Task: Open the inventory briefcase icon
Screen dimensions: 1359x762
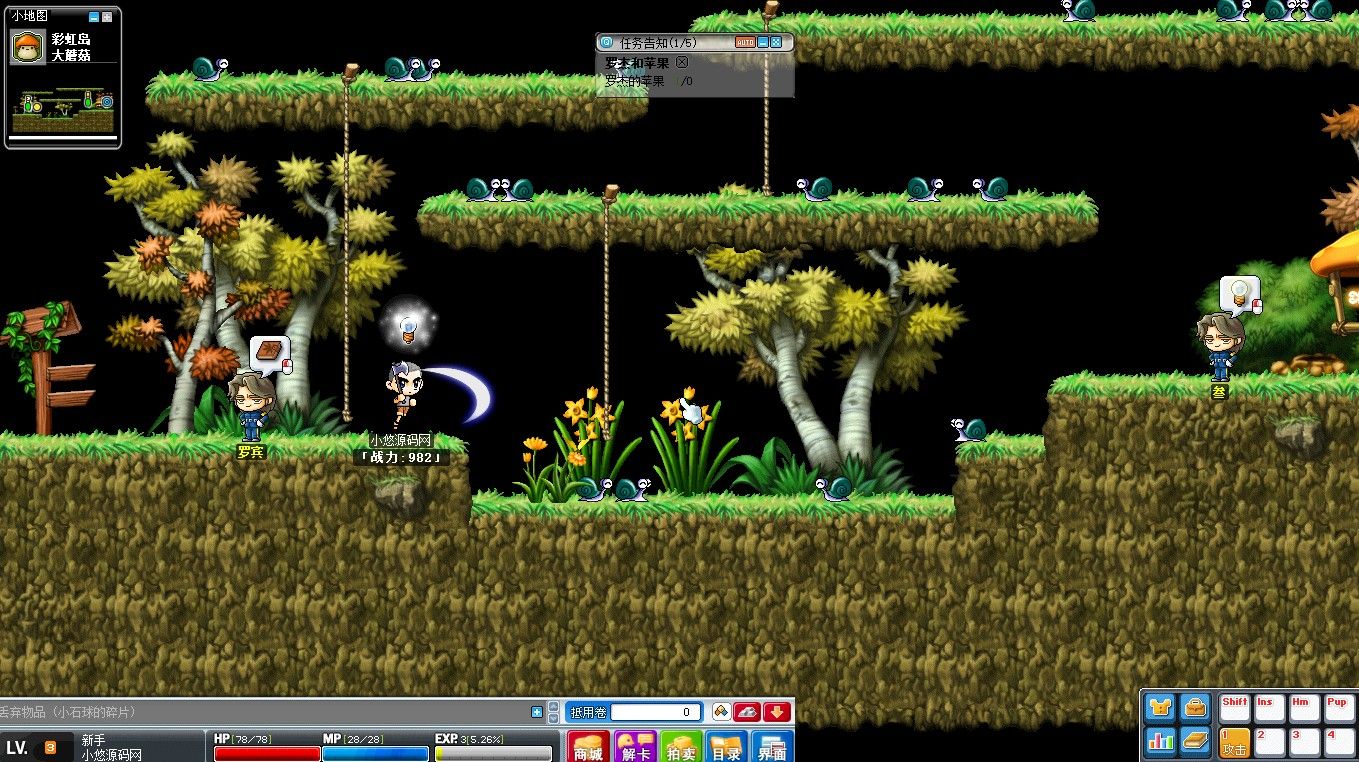Action: click(1195, 708)
